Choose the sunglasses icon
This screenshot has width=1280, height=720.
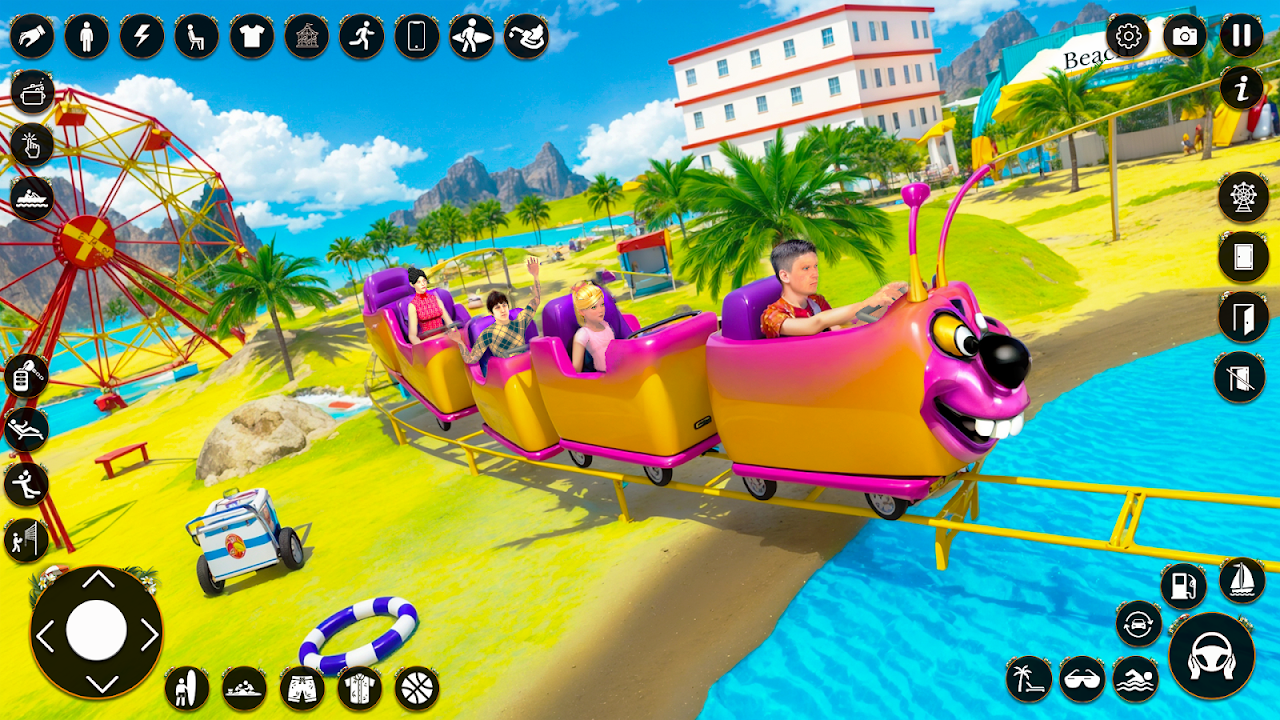[1081, 679]
